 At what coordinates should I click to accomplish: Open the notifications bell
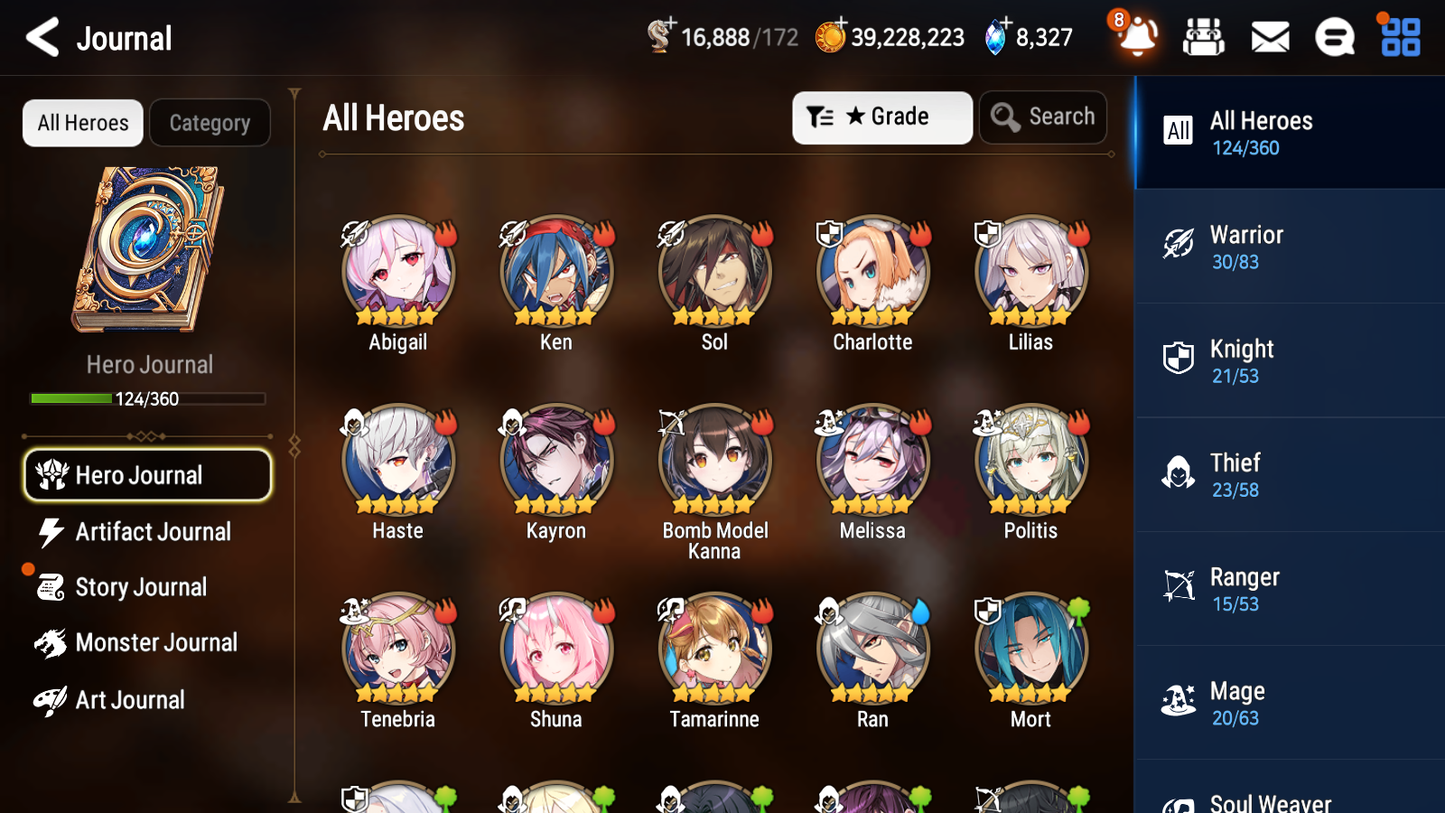coord(1136,36)
